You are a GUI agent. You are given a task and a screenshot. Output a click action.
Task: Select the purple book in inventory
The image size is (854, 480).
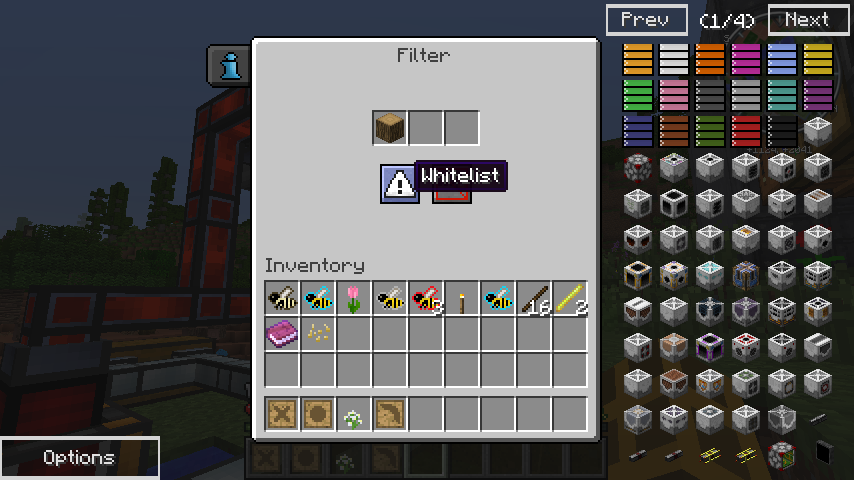click(282, 334)
